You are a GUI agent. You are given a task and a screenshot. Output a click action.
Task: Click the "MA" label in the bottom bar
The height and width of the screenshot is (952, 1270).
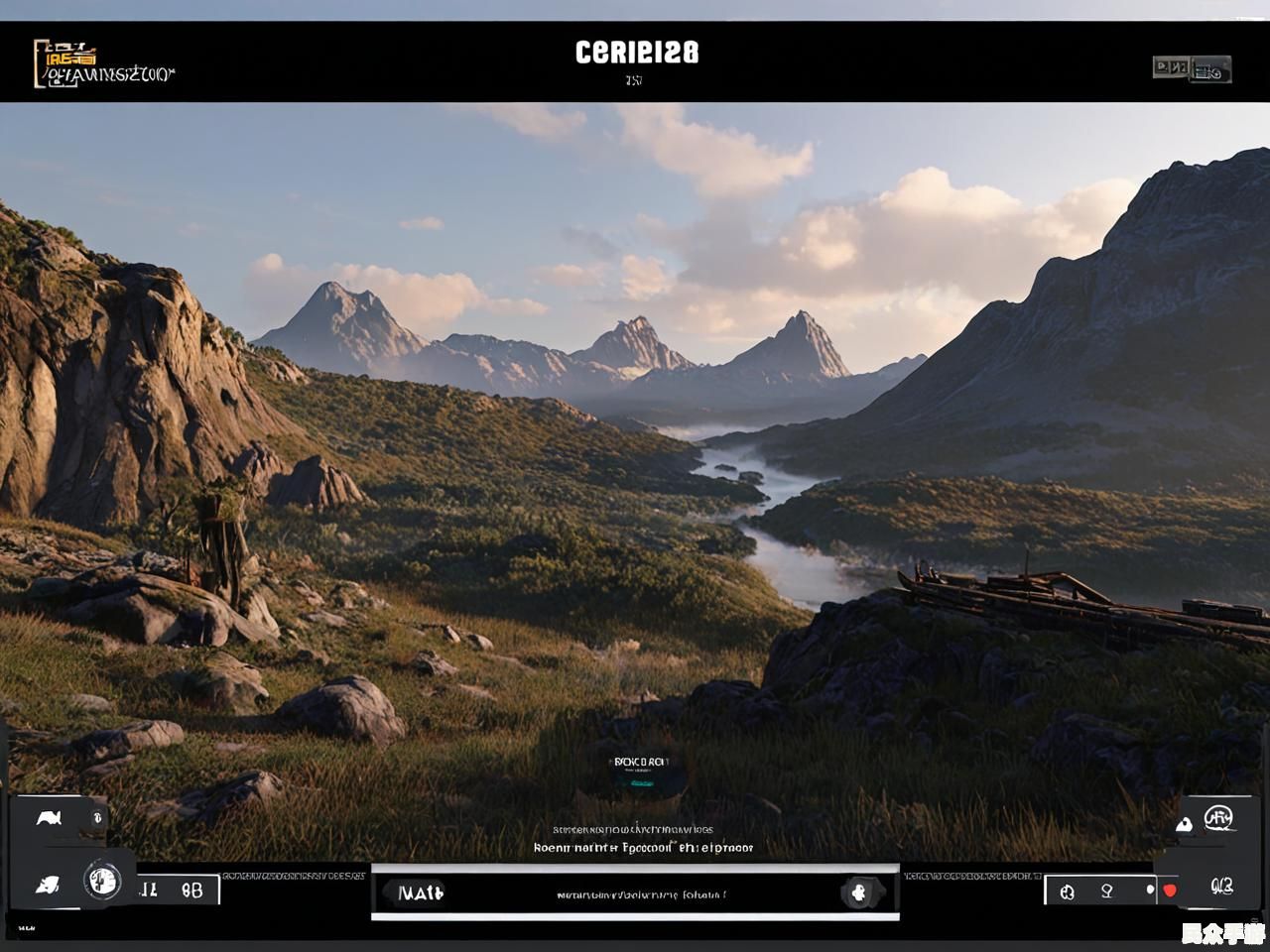[421, 892]
